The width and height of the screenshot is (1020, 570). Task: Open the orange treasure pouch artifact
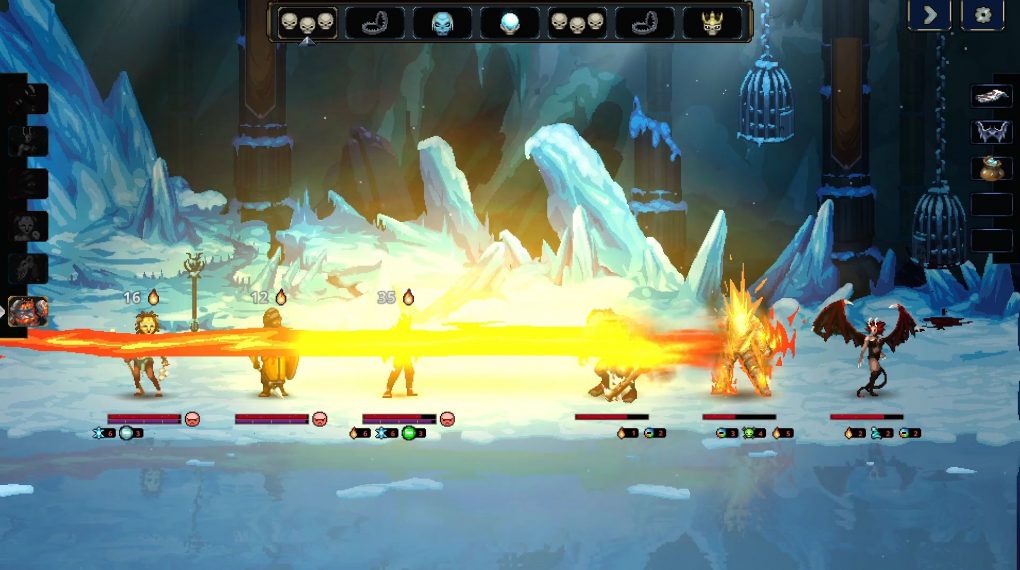[x=992, y=168]
